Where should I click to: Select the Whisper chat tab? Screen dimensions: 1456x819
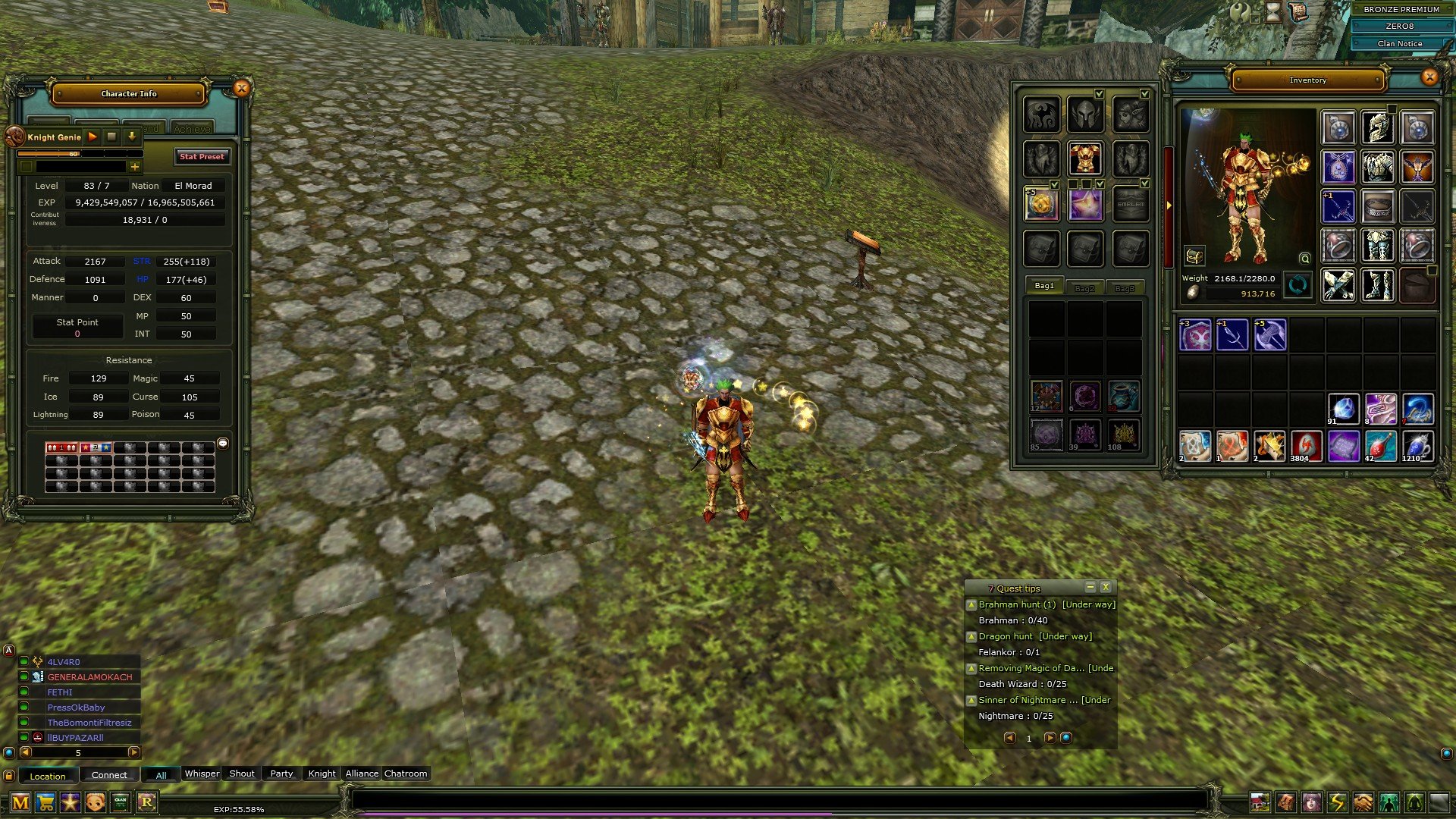tap(202, 773)
